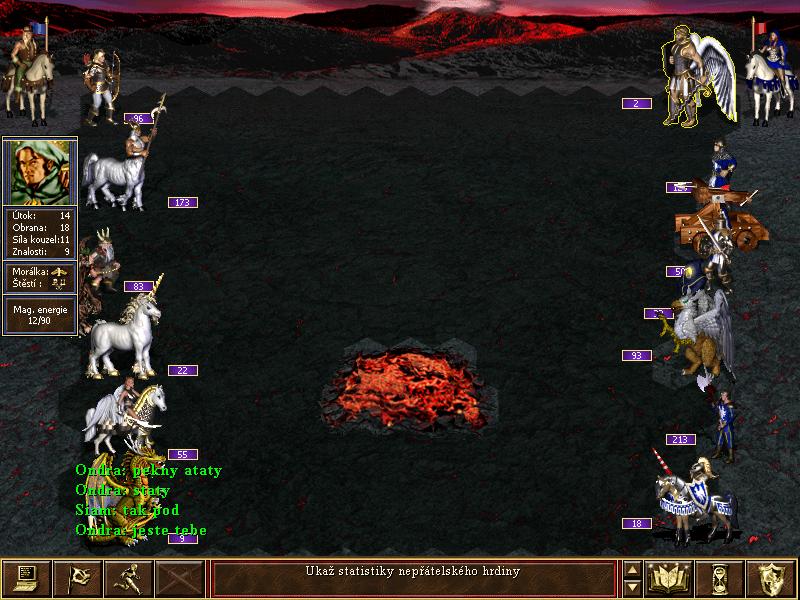The height and width of the screenshot is (600, 800).
Task: Choose the hourglass wait button
Action: click(x=720, y=578)
